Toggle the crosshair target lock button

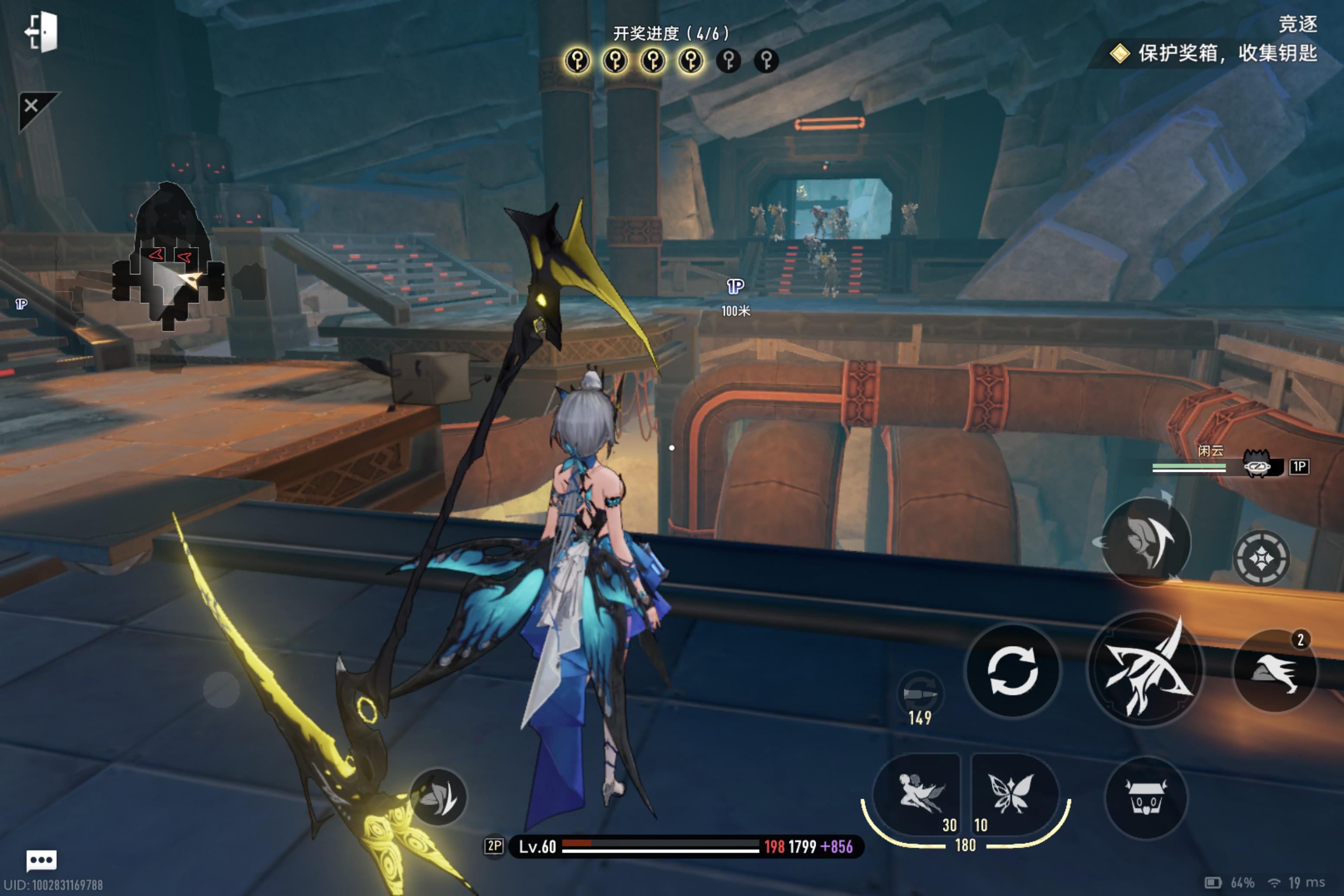pos(1261,558)
